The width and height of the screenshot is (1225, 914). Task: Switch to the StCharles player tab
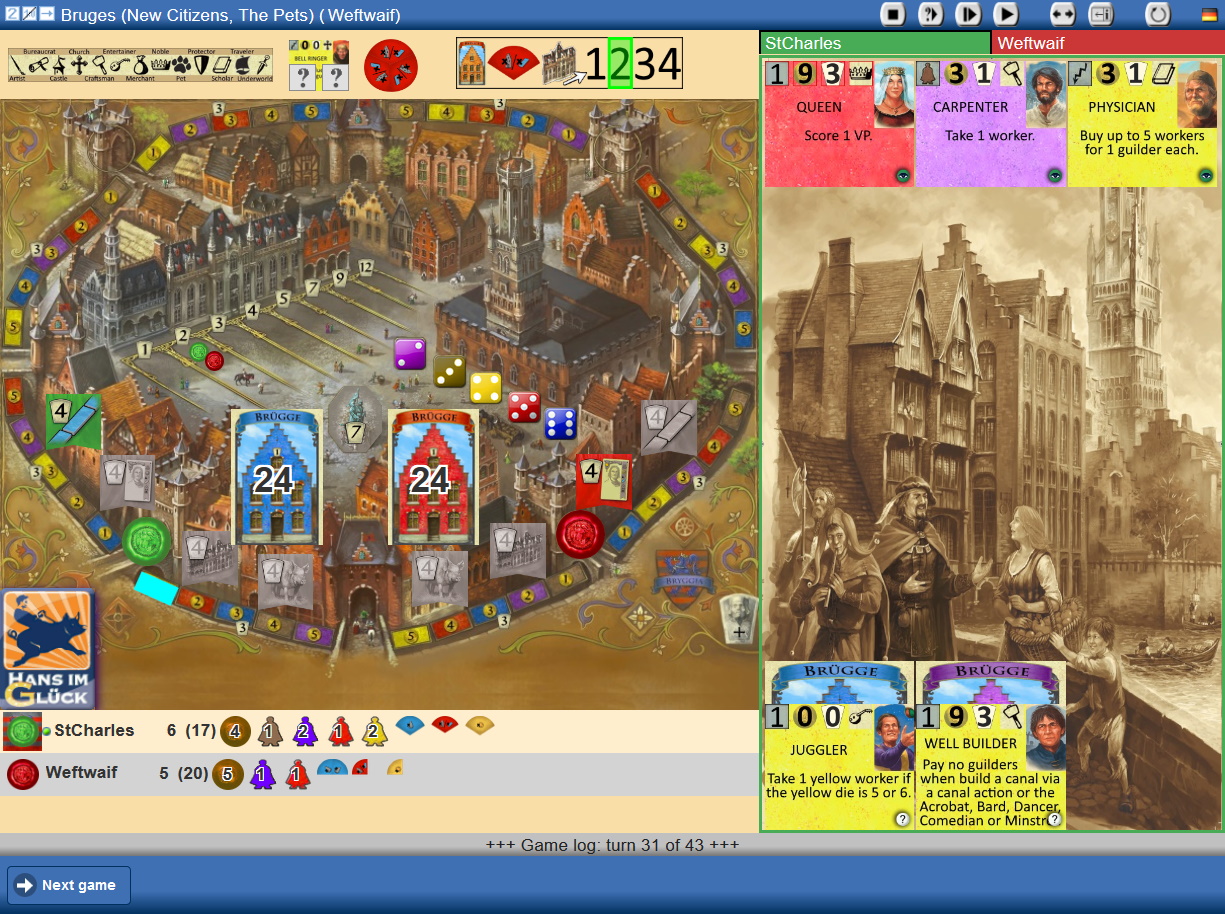pos(875,43)
